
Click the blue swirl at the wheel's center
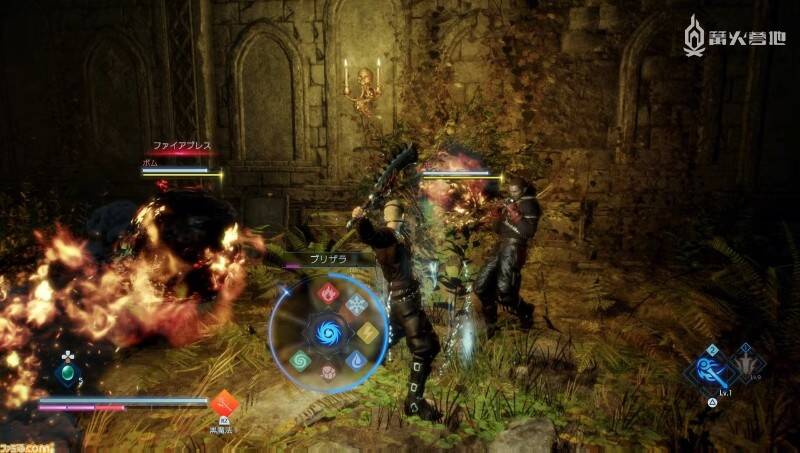pos(328,332)
